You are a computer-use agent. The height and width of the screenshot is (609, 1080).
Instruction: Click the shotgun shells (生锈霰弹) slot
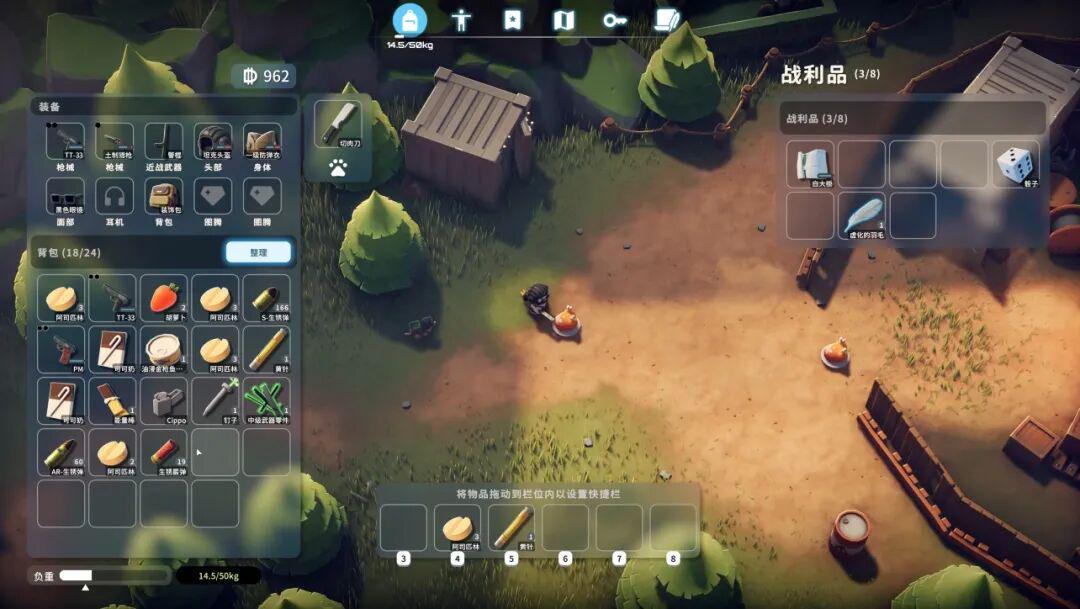coord(164,452)
